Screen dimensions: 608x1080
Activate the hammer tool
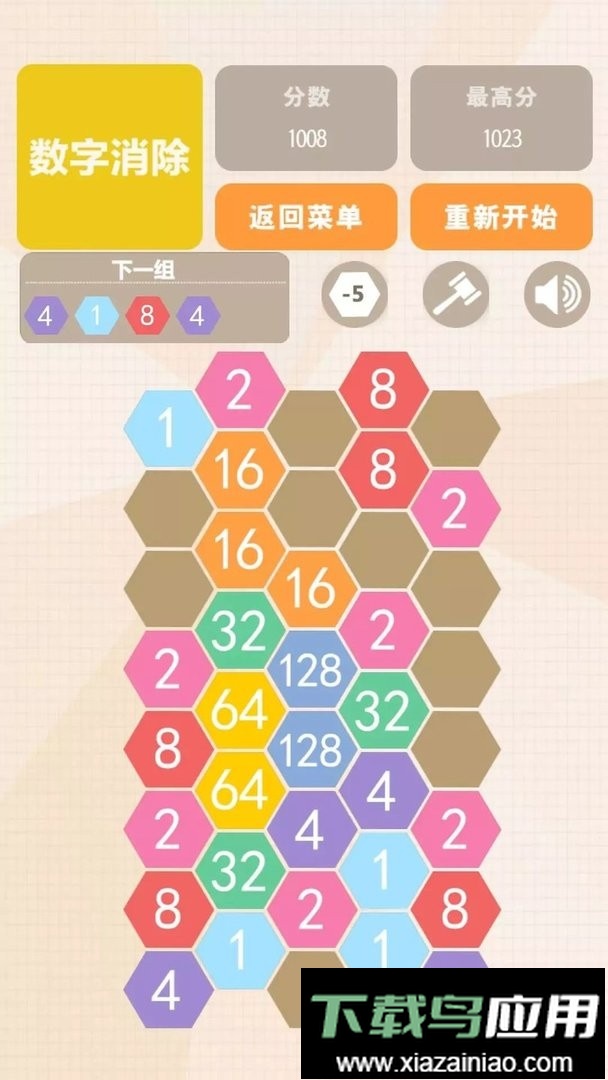click(455, 295)
